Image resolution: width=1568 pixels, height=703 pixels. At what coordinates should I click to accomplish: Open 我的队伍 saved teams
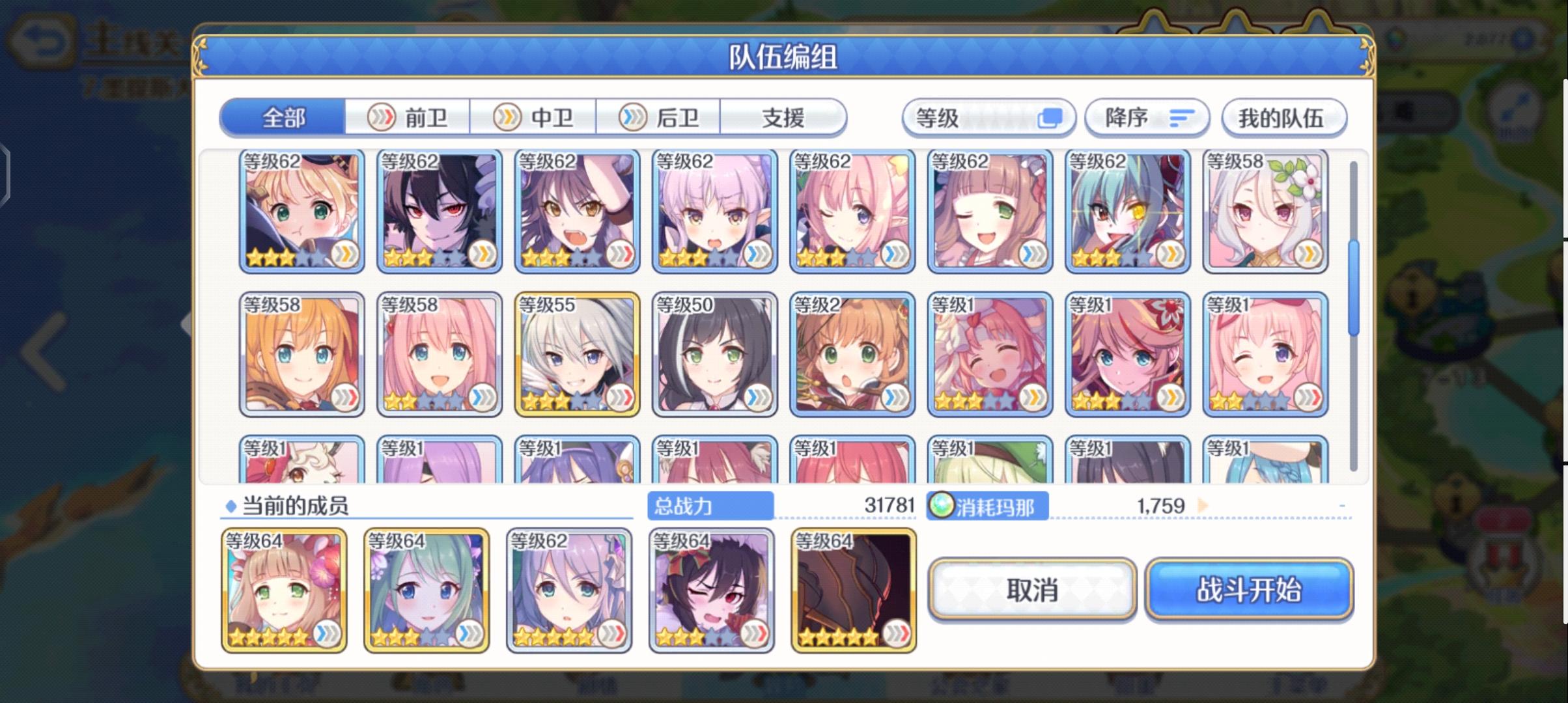(x=1284, y=117)
